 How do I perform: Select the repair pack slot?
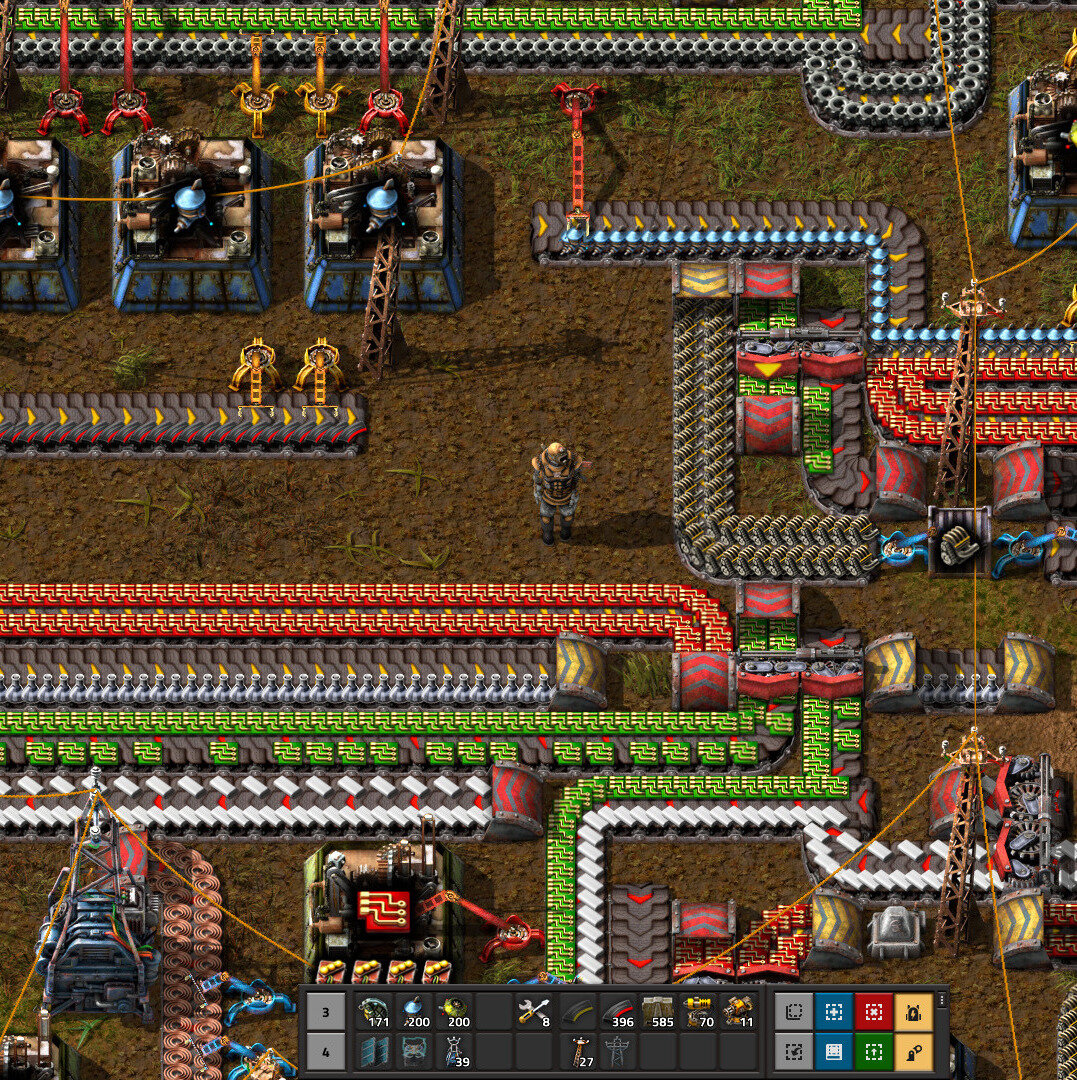pos(535,1011)
